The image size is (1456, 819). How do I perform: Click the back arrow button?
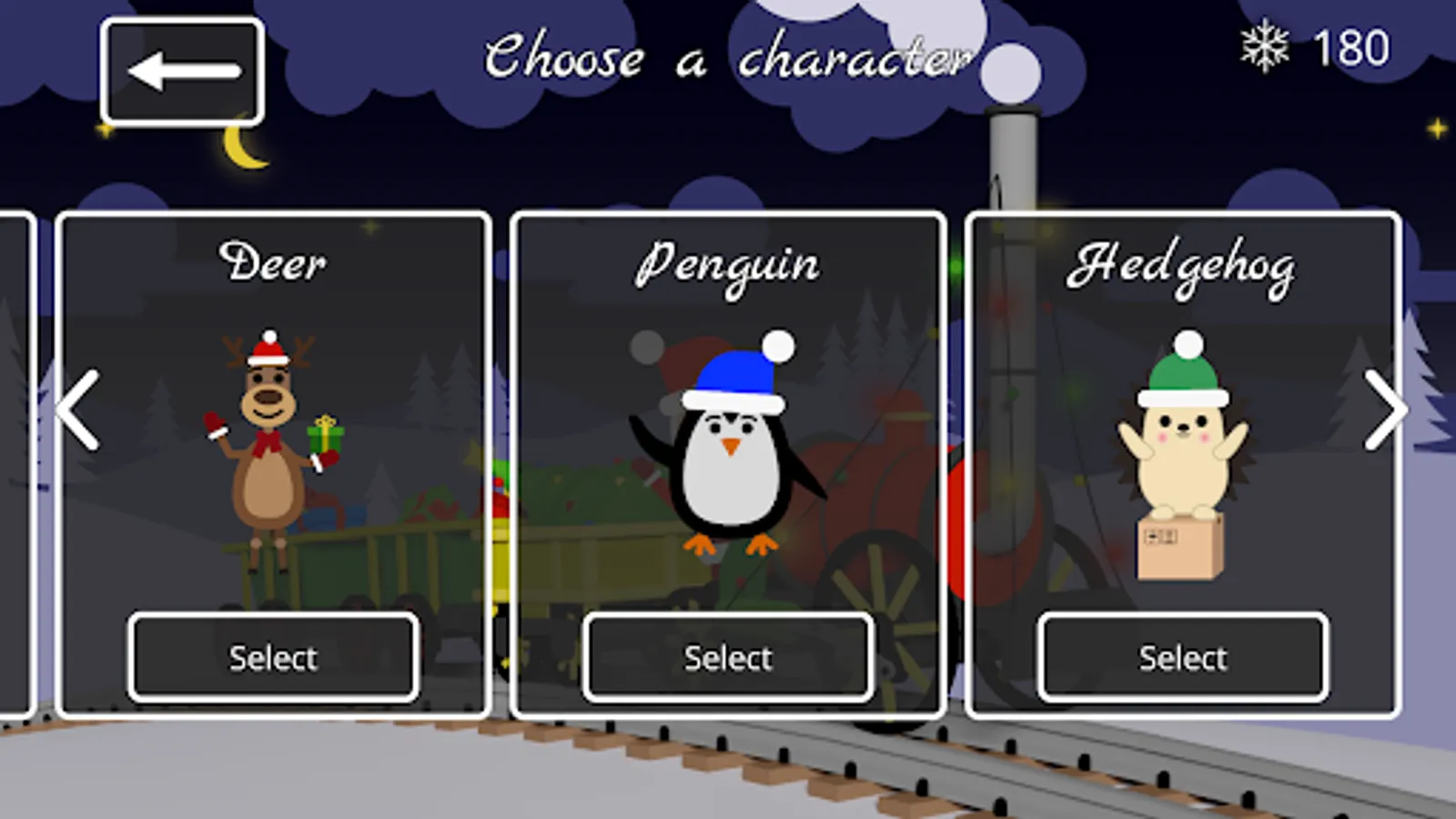pos(182,70)
